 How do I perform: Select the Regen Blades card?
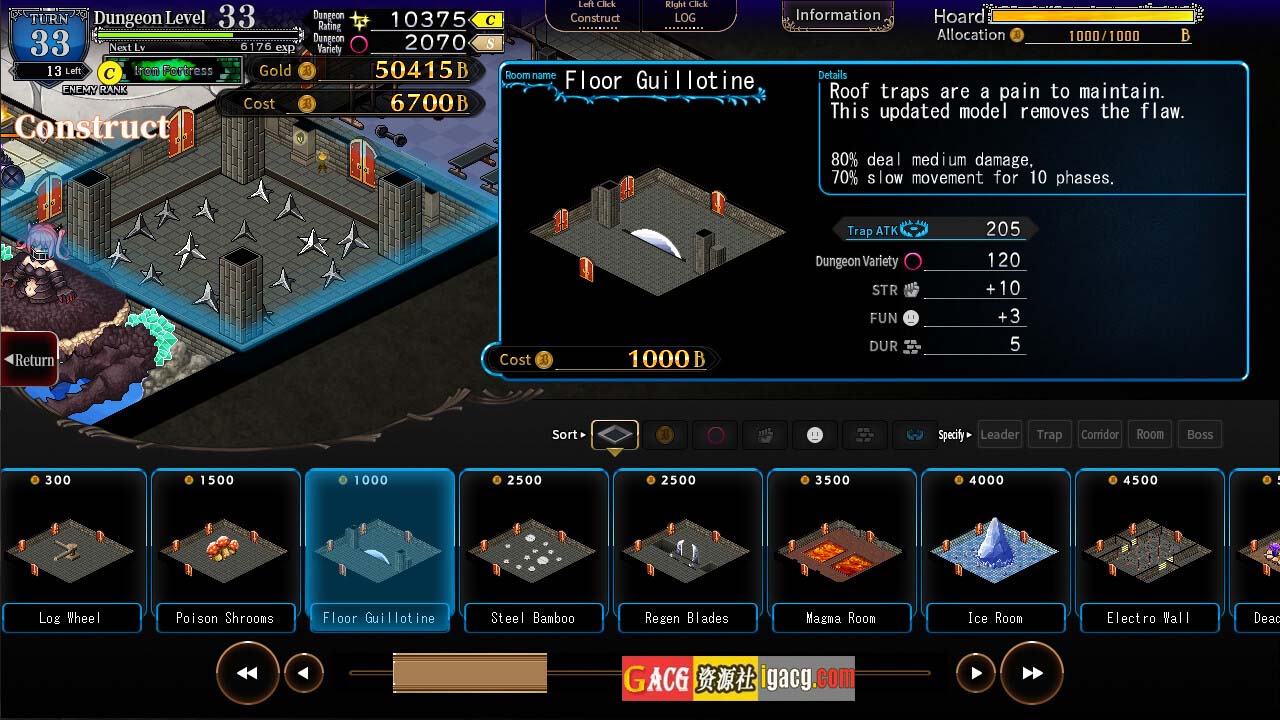687,550
